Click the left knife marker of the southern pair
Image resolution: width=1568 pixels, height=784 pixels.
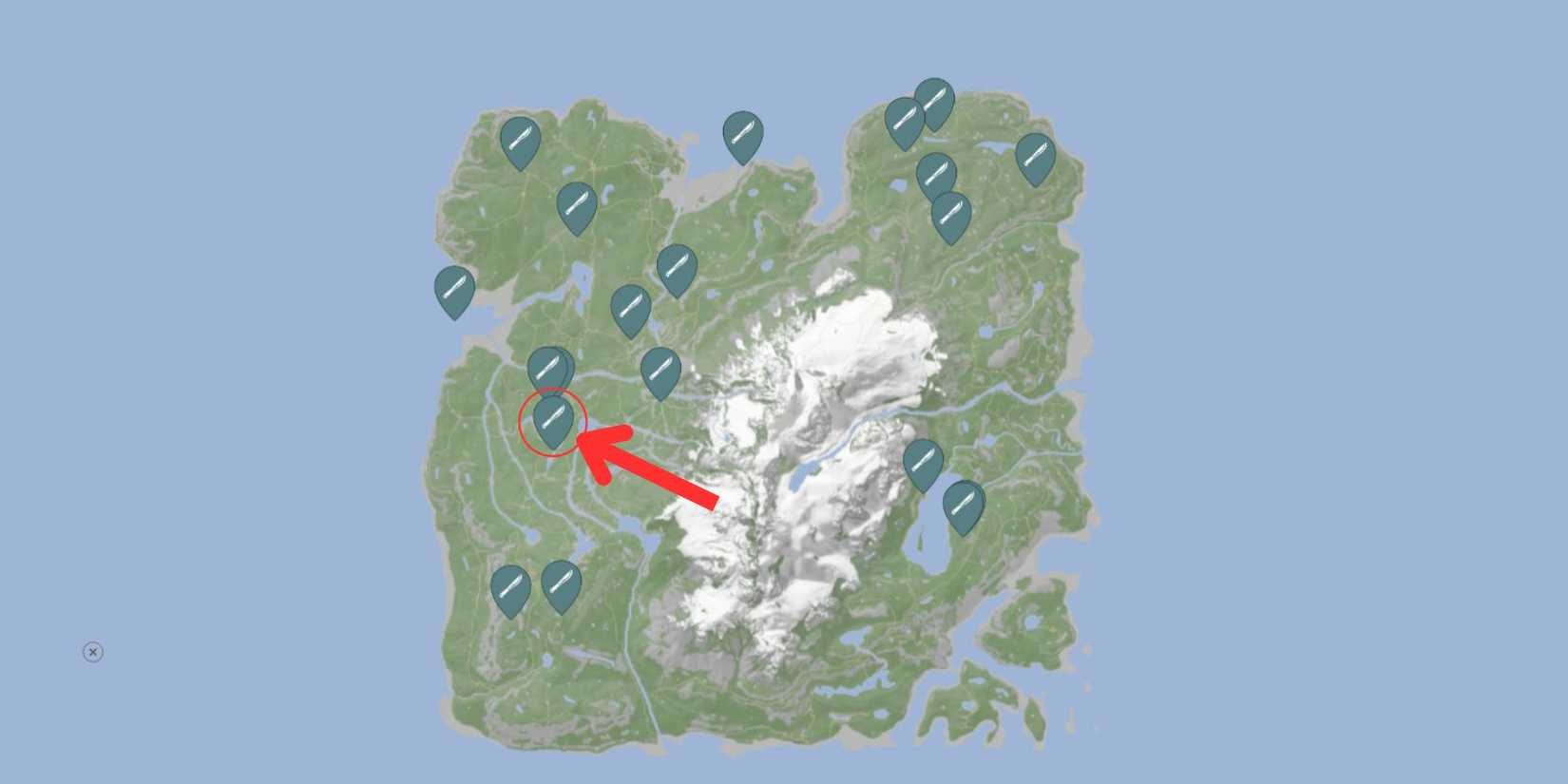point(510,587)
